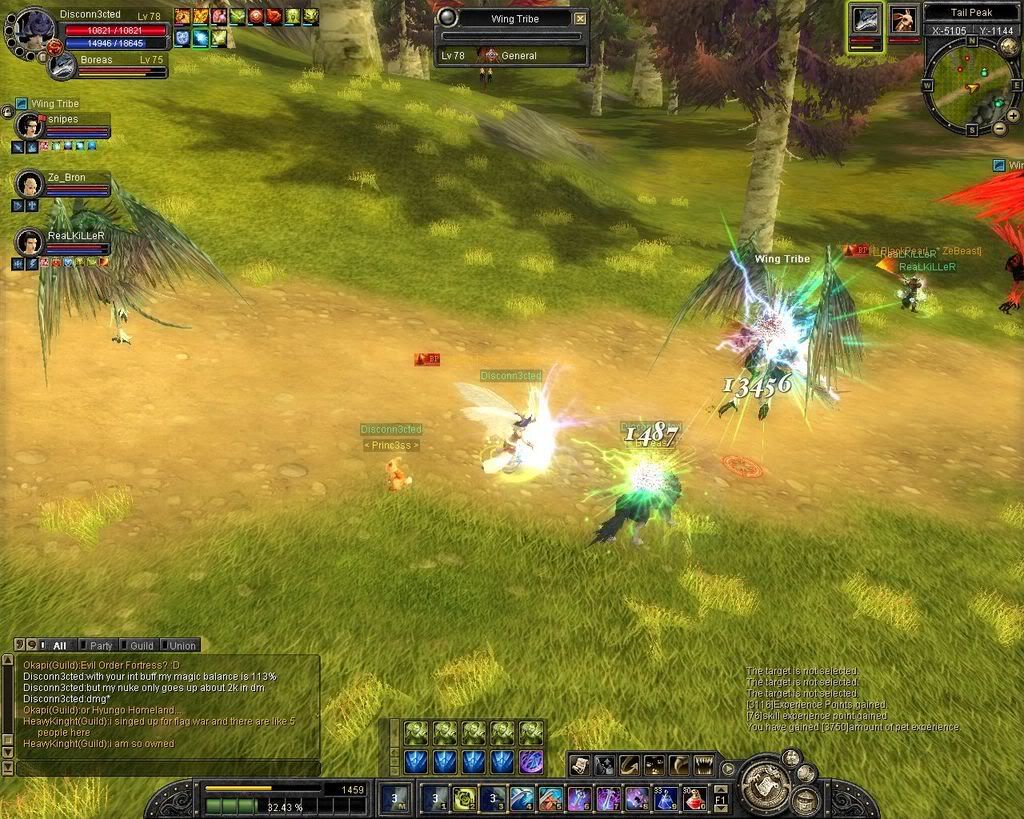Select party member snipes
This screenshot has height=819, width=1024.
pyautogui.click(x=30, y=125)
